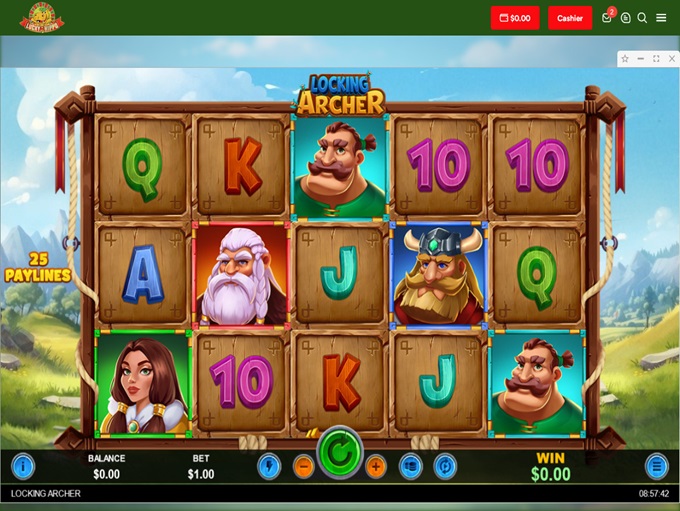680x511 pixels.
Task: Decrease the bet with the minus button
Action: point(303,466)
